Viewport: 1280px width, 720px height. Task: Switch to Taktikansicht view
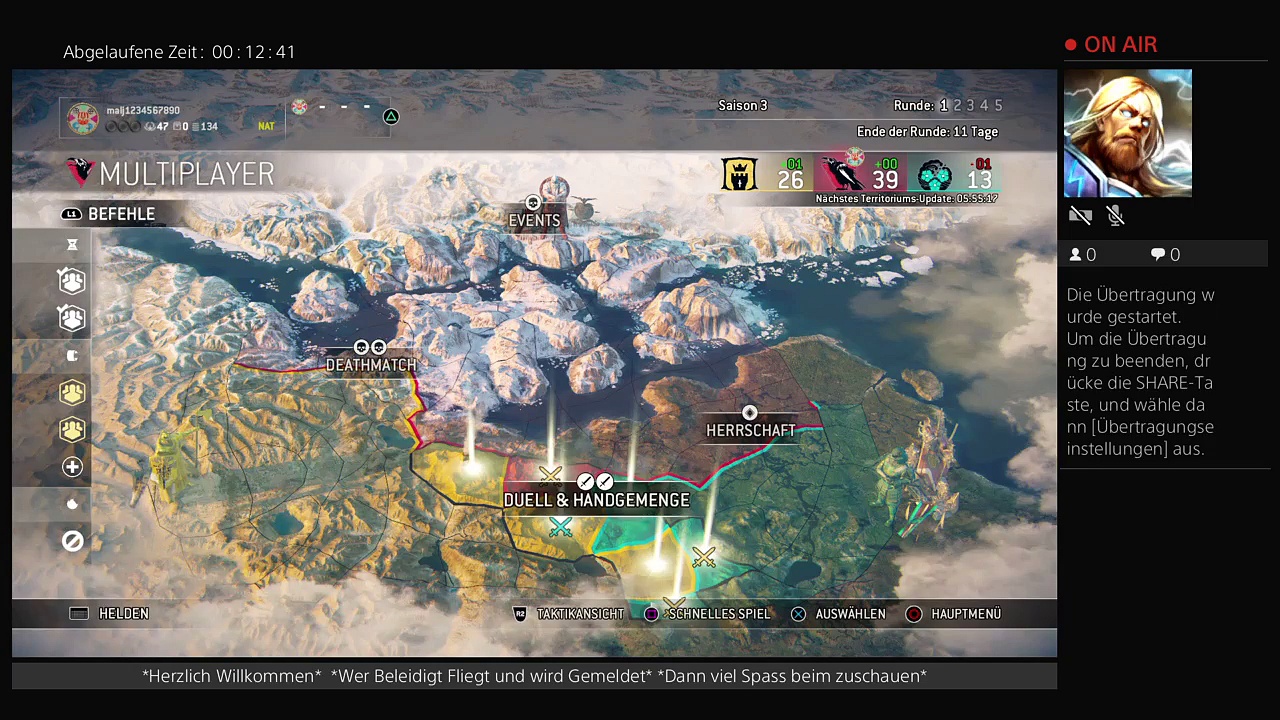tap(568, 614)
